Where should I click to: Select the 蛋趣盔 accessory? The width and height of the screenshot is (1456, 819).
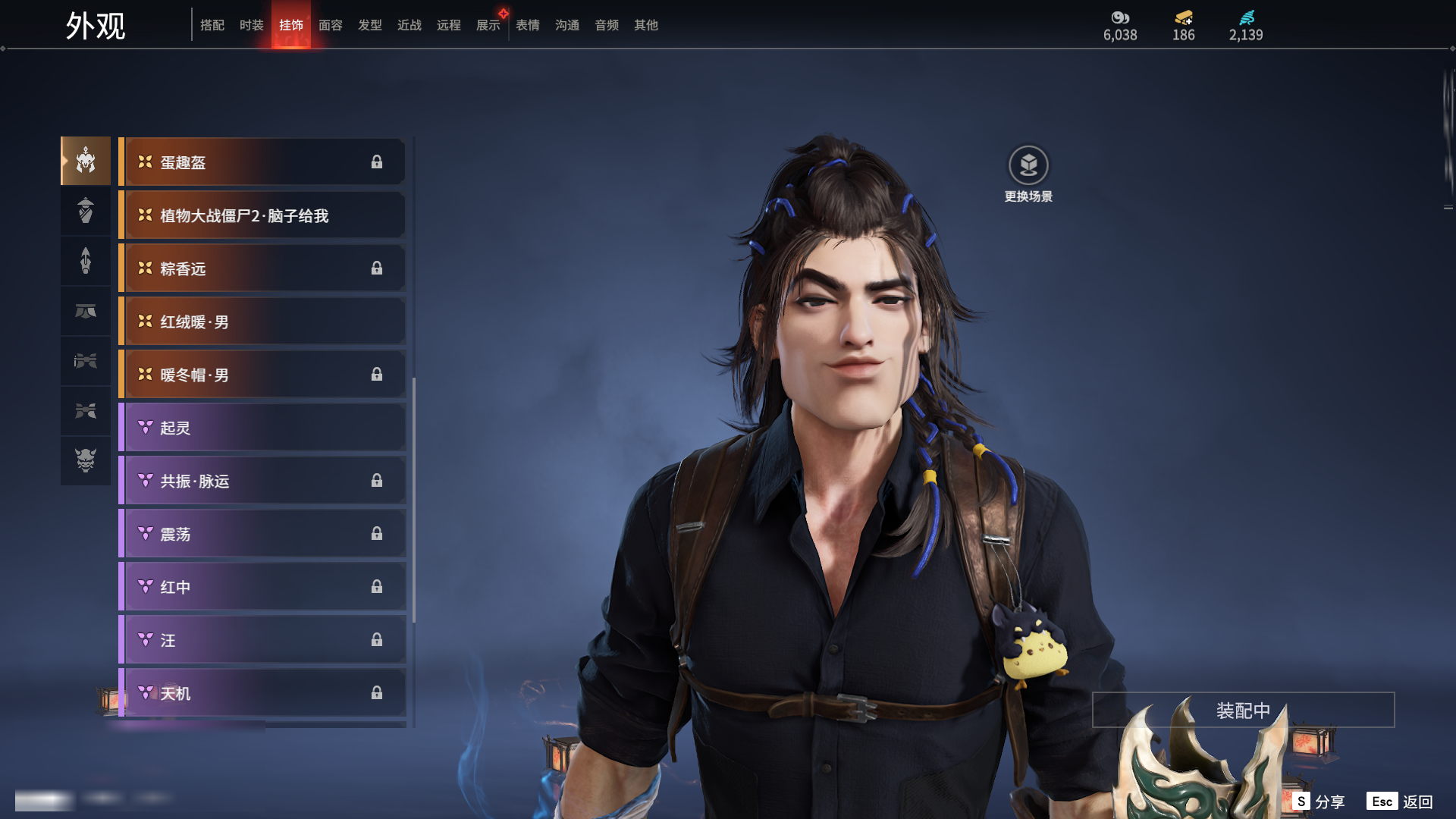262,162
